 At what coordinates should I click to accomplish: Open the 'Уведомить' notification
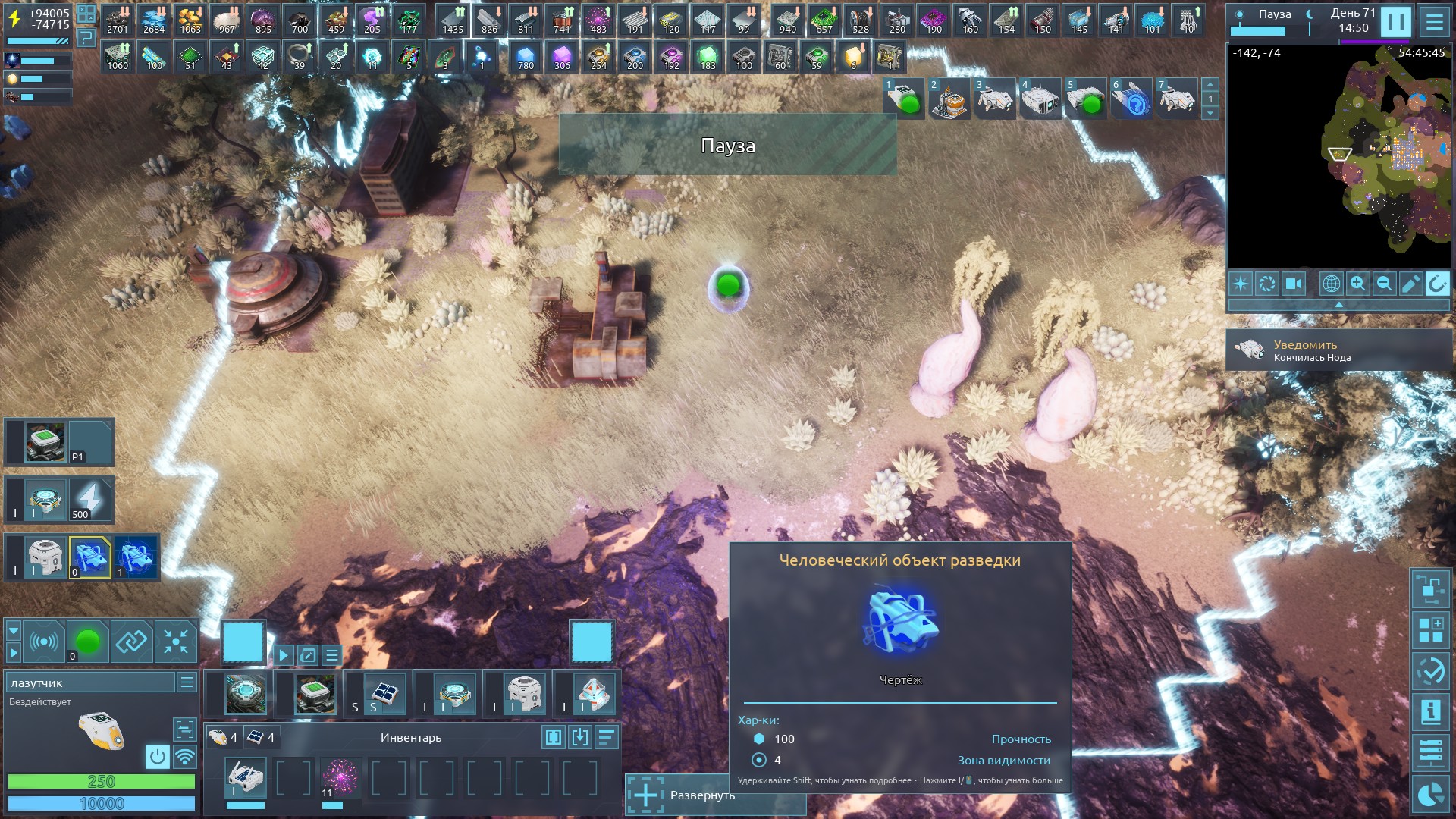pyautogui.click(x=1338, y=350)
